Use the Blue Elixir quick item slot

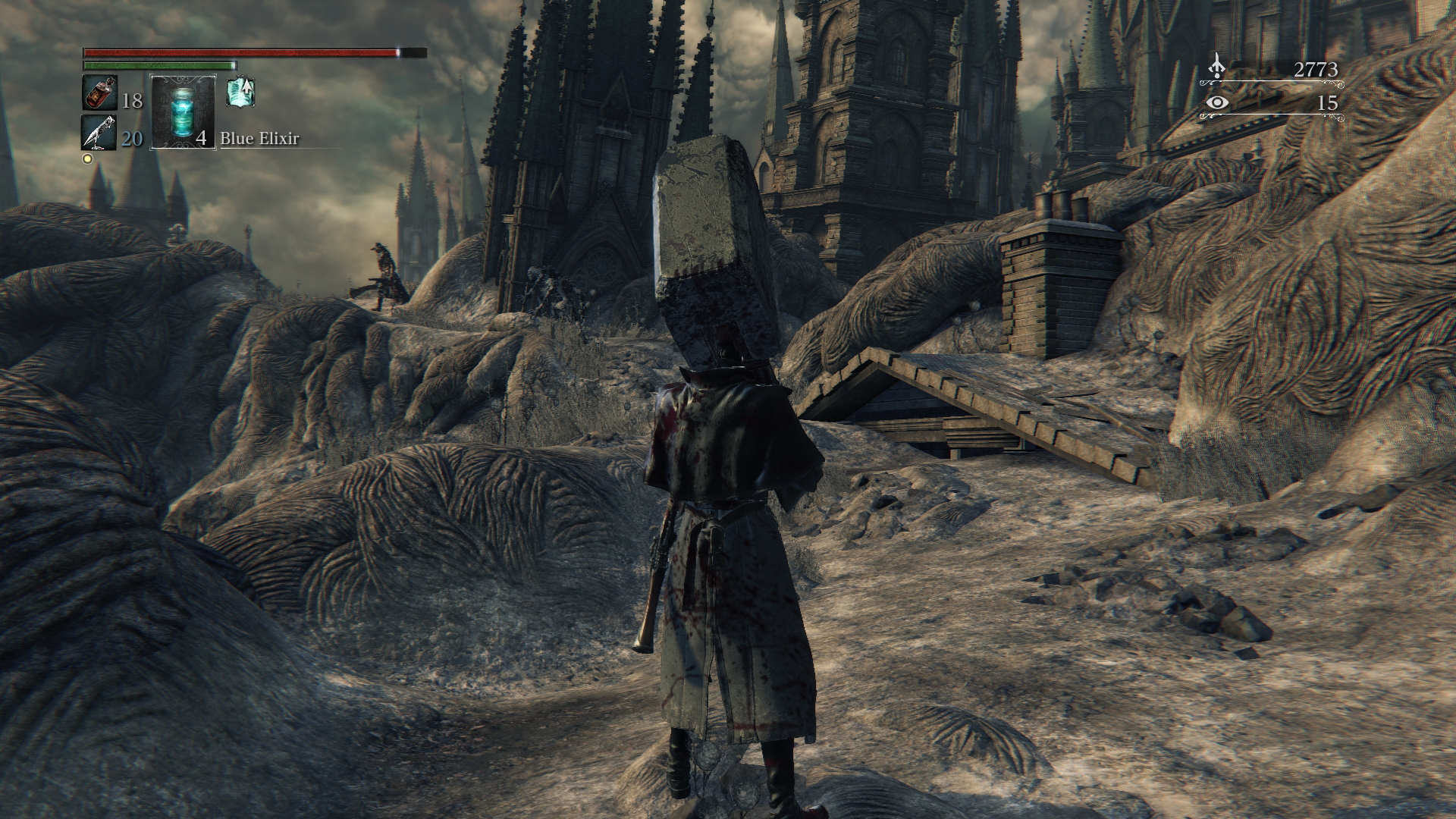[183, 111]
